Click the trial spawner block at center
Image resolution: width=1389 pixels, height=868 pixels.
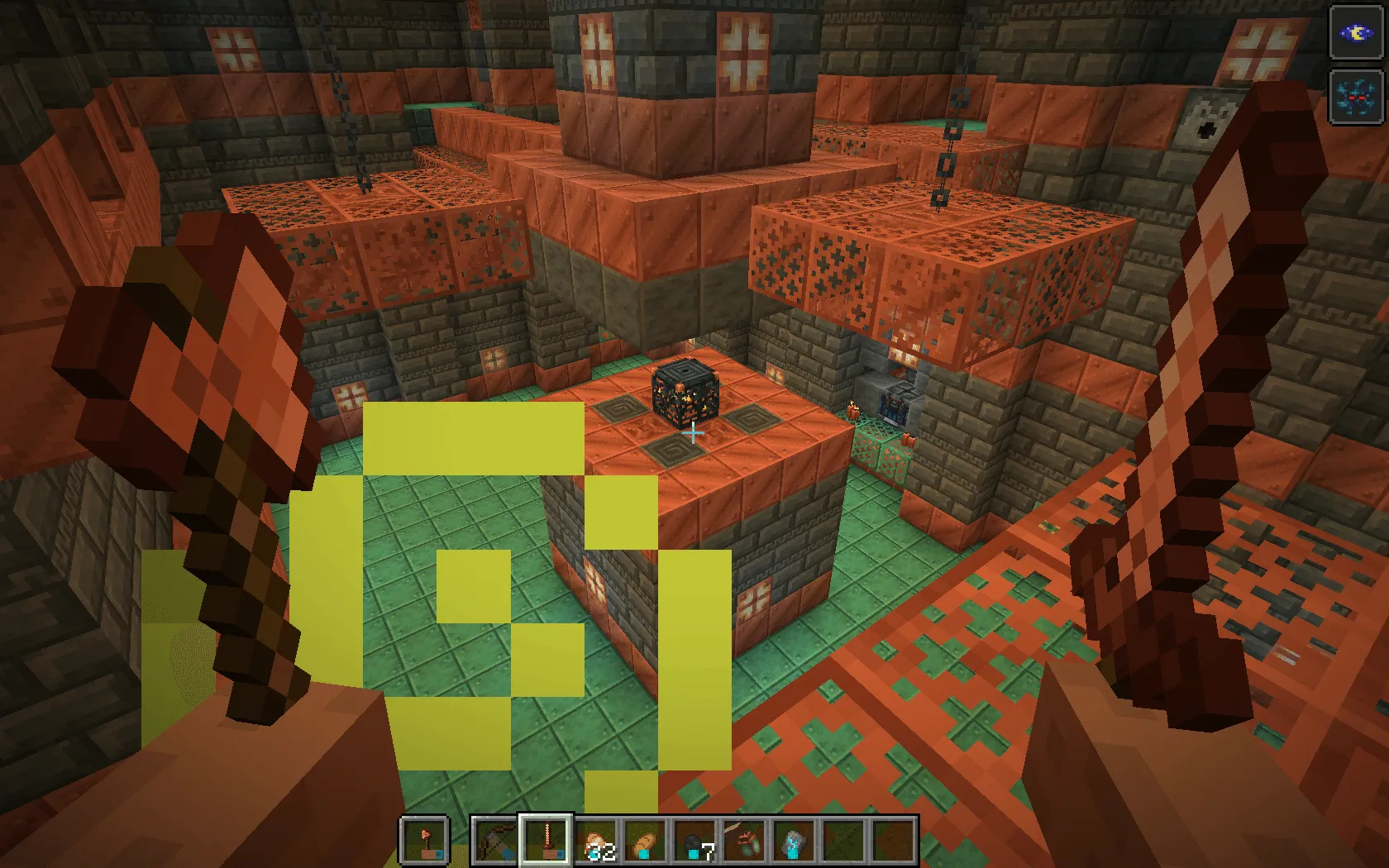687,394
